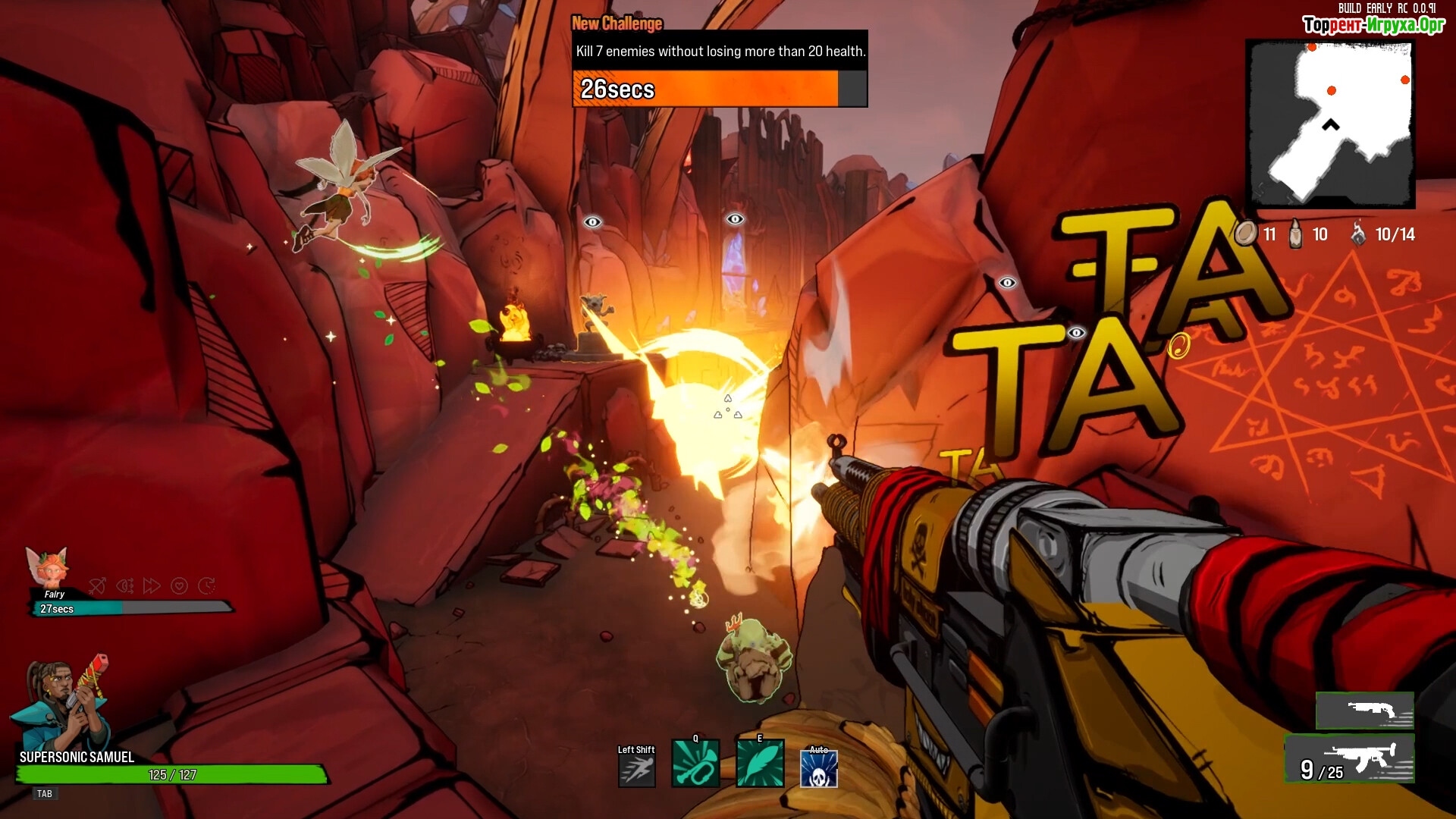
Task: Open the New Challenge objective tracker
Action: [719, 68]
